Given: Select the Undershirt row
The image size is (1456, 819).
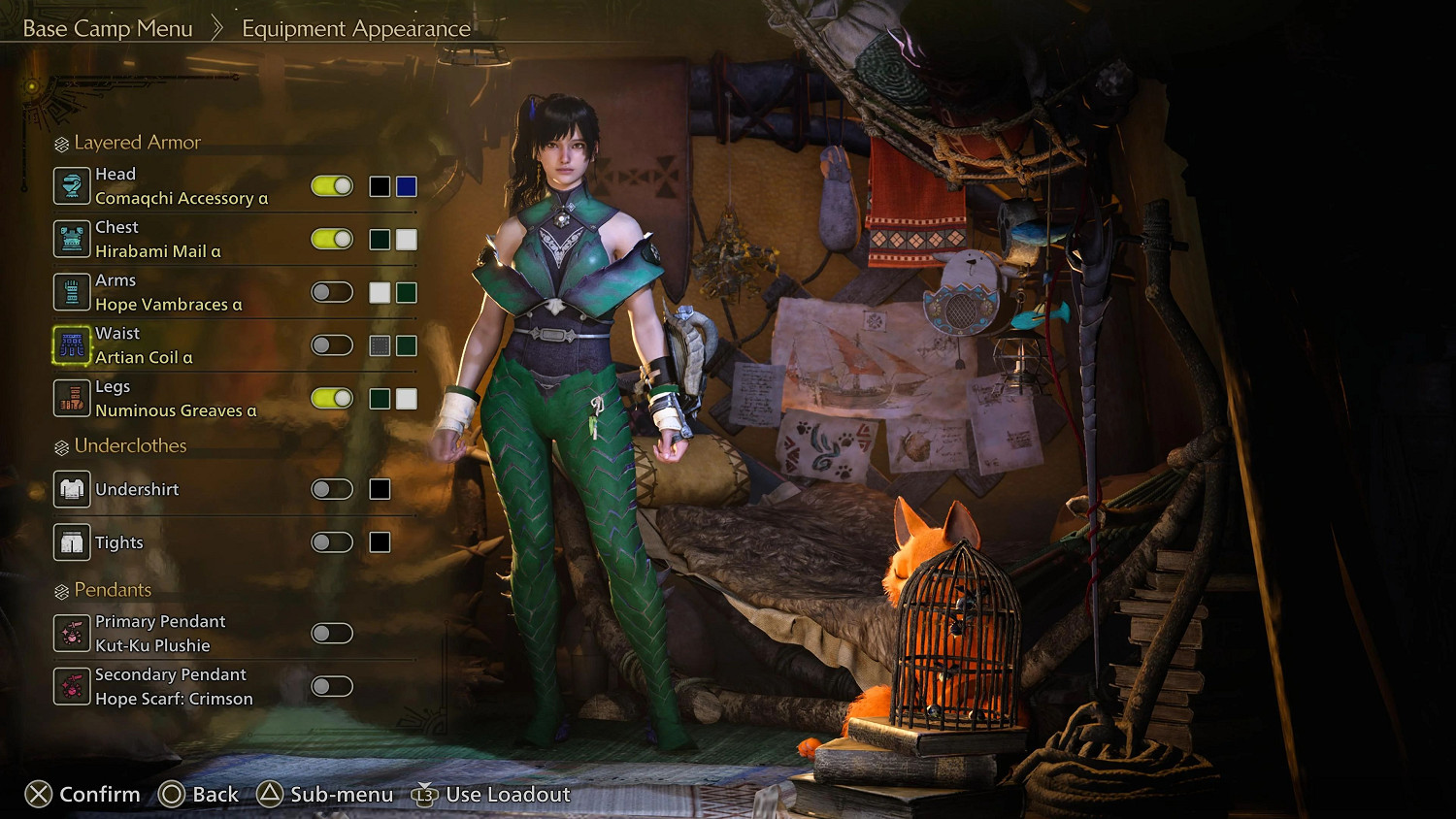Looking at the screenshot, I should pyautogui.click(x=137, y=489).
